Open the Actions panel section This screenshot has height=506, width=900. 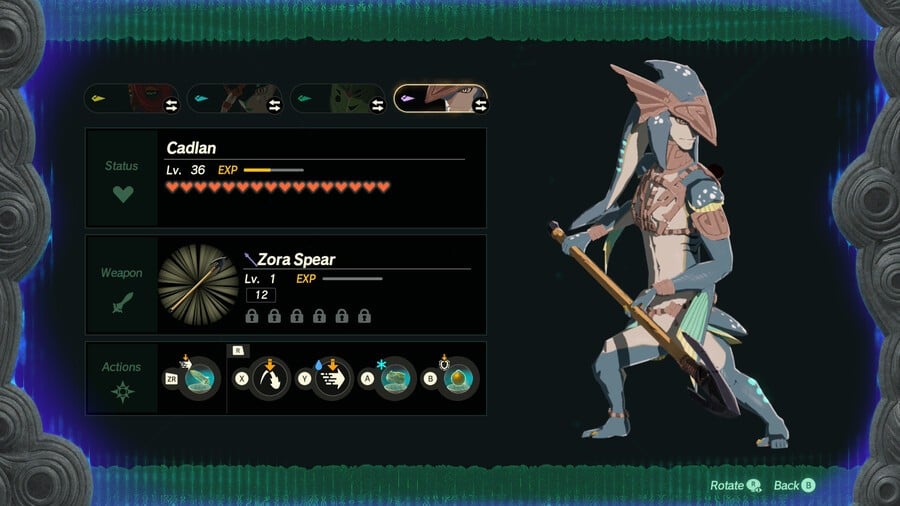[122, 379]
